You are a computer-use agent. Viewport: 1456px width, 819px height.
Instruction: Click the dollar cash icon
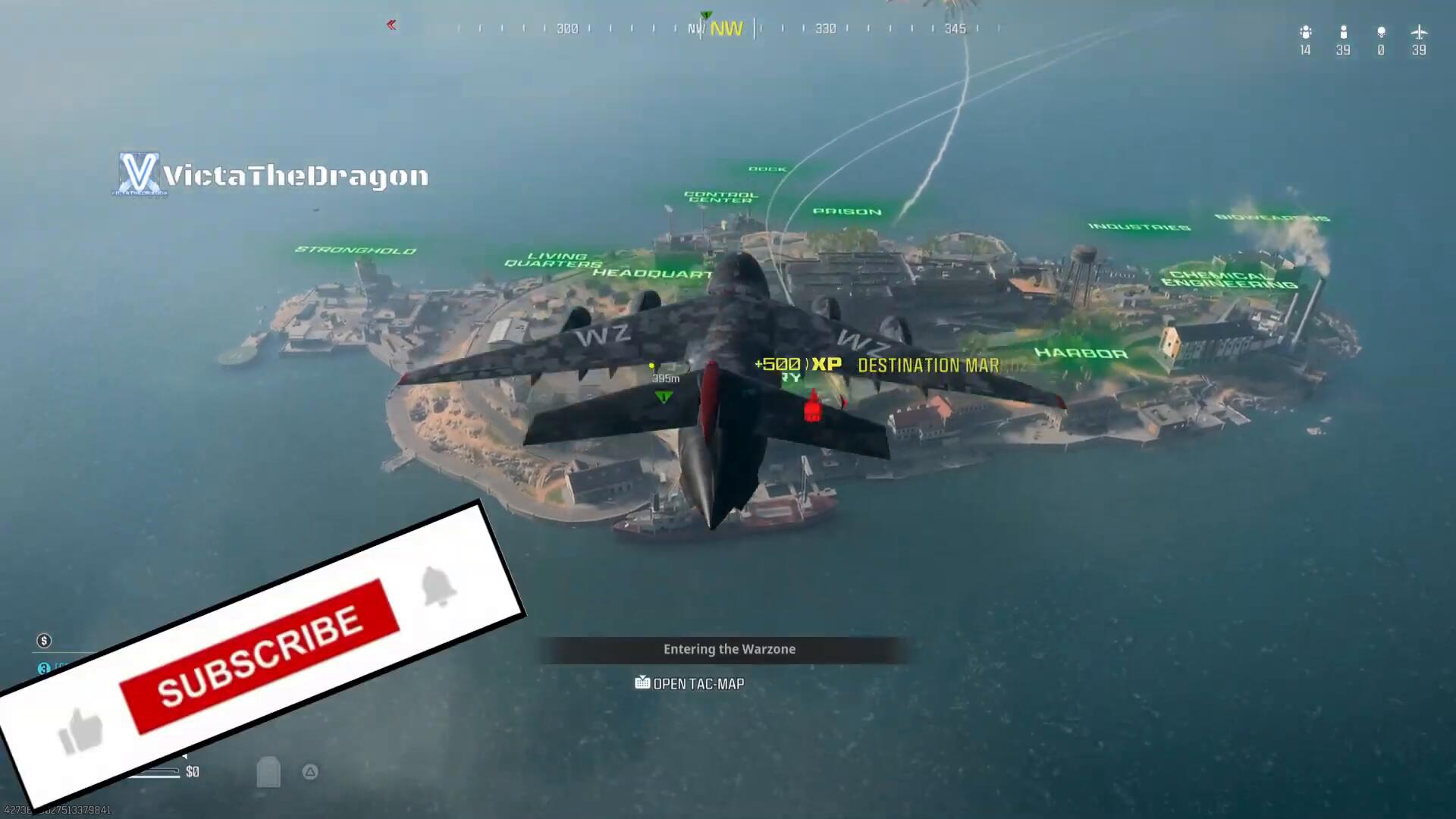[x=44, y=641]
